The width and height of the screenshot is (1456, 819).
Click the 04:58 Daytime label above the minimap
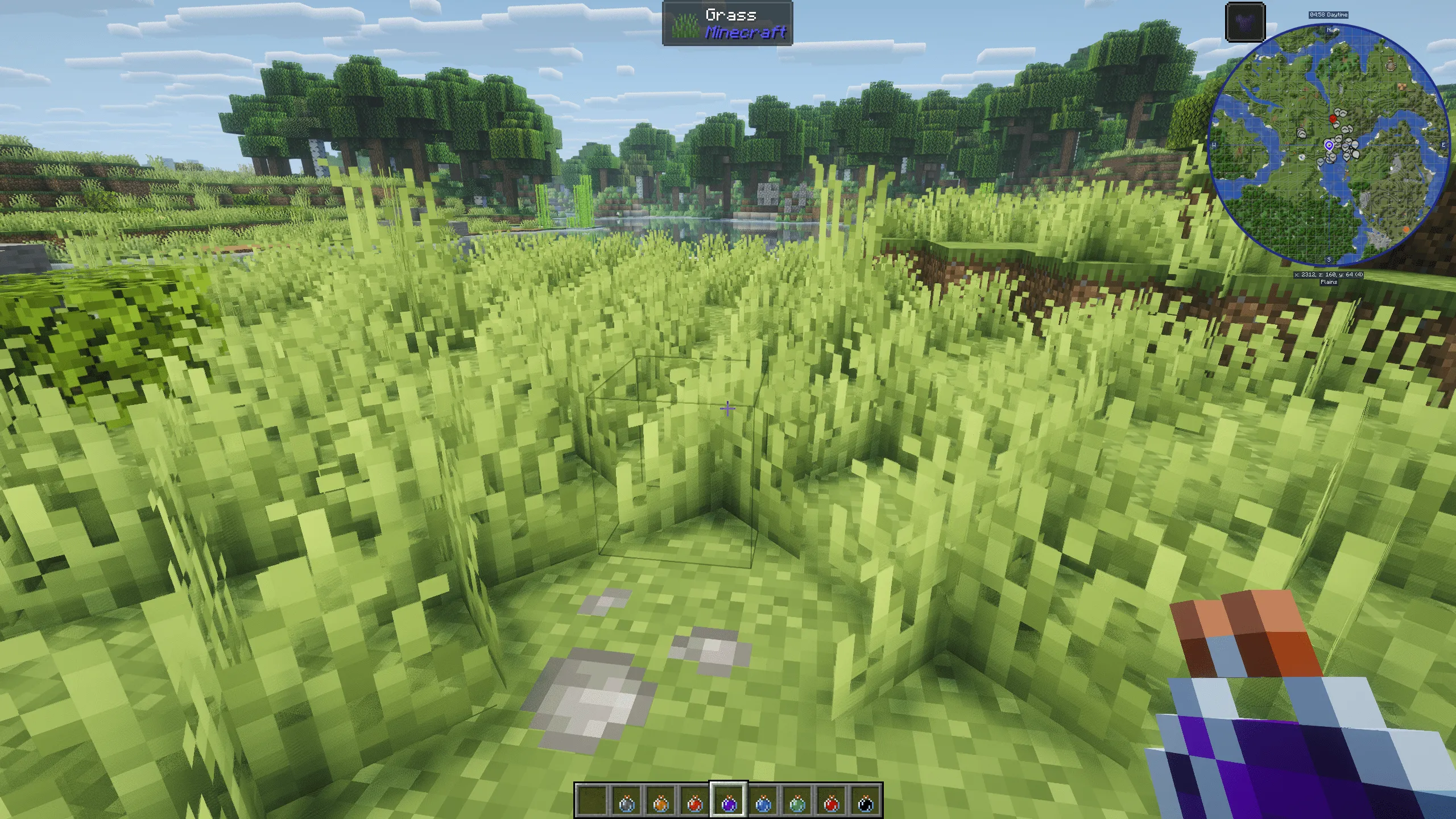pos(1329,15)
